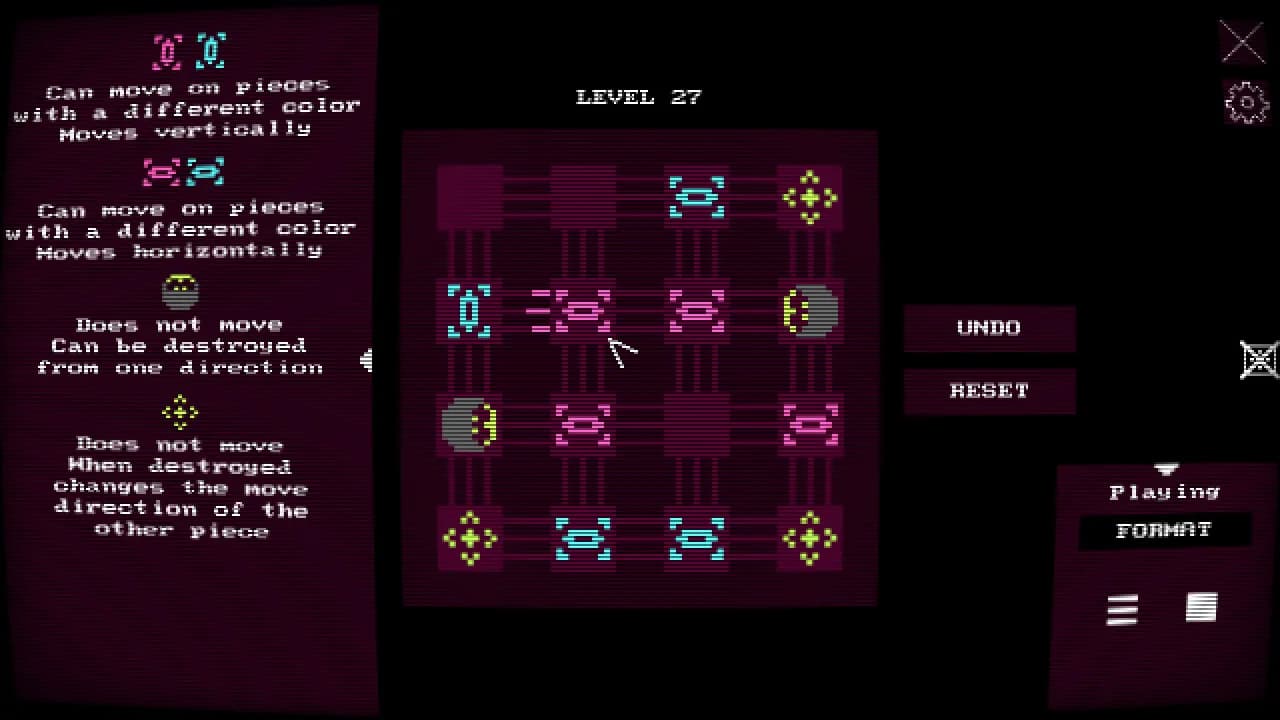Image resolution: width=1280 pixels, height=720 pixels.
Task: Toggle the left-aligned lines format icon
Action: [x=1121, y=610]
